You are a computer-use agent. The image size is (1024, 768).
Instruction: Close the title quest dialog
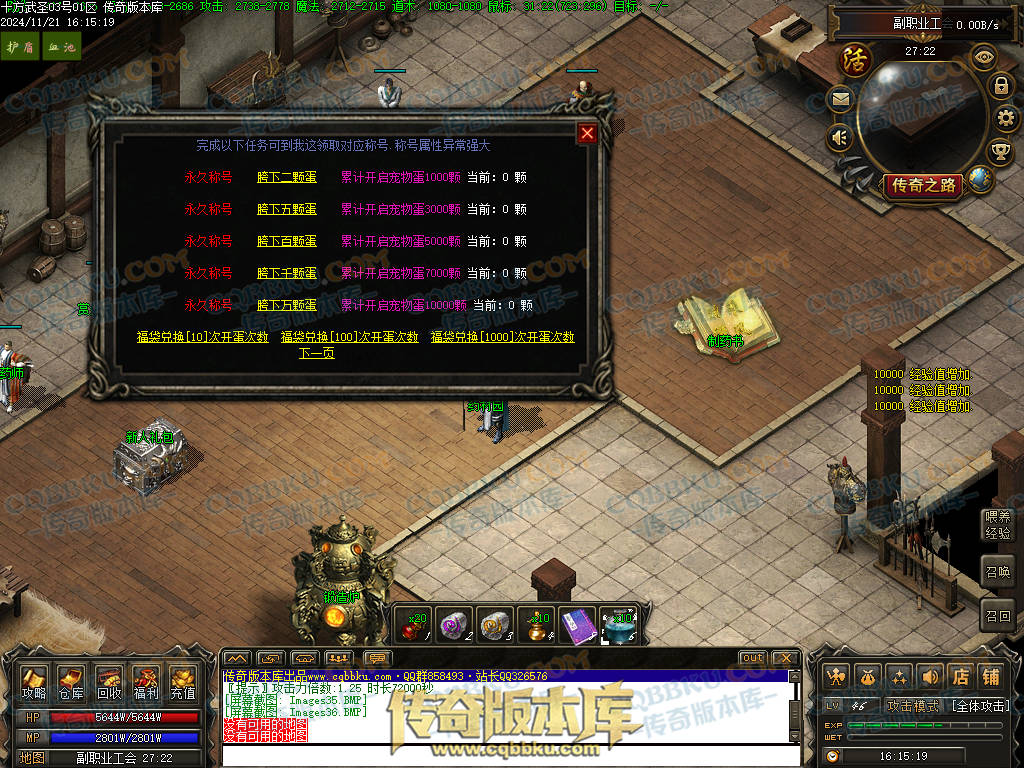click(x=587, y=133)
